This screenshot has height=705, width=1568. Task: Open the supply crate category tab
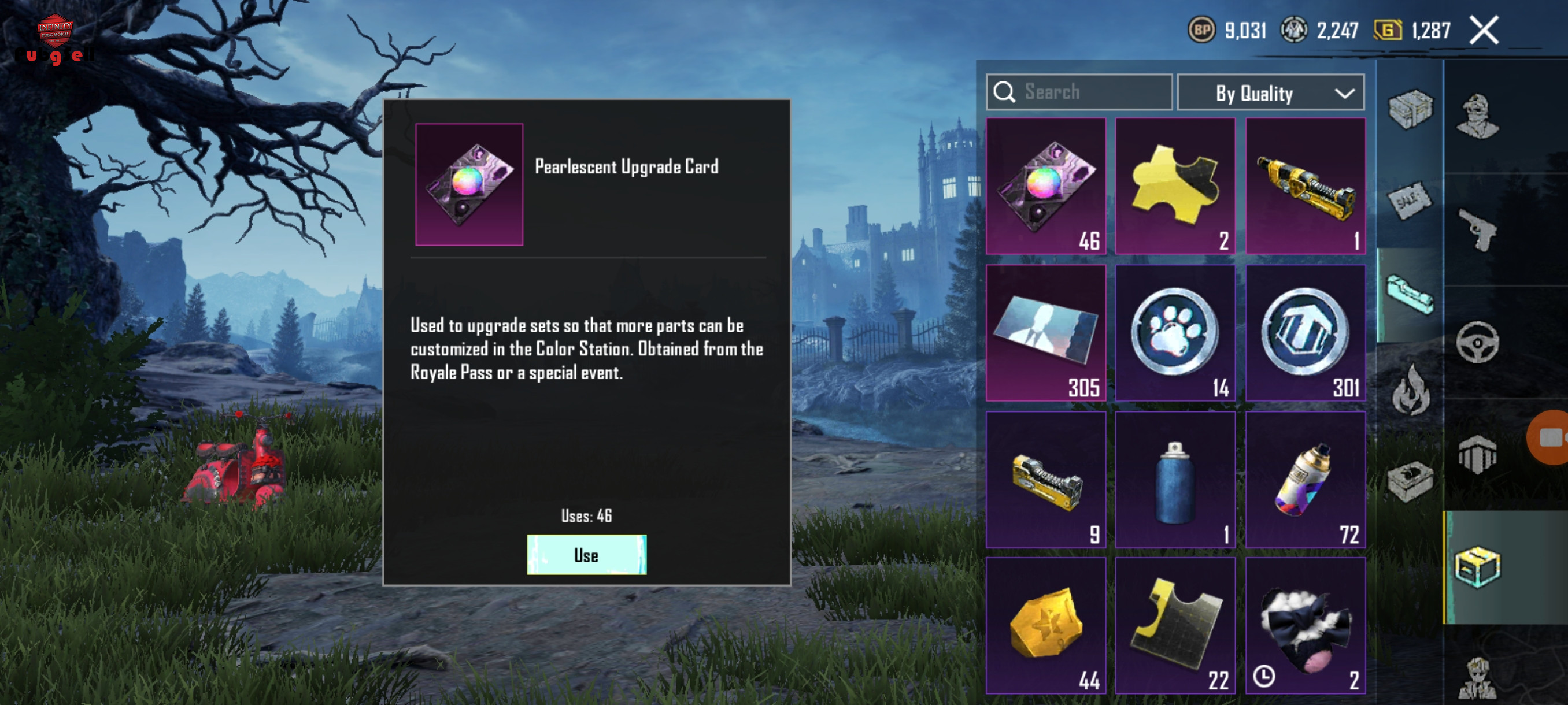(x=1410, y=109)
